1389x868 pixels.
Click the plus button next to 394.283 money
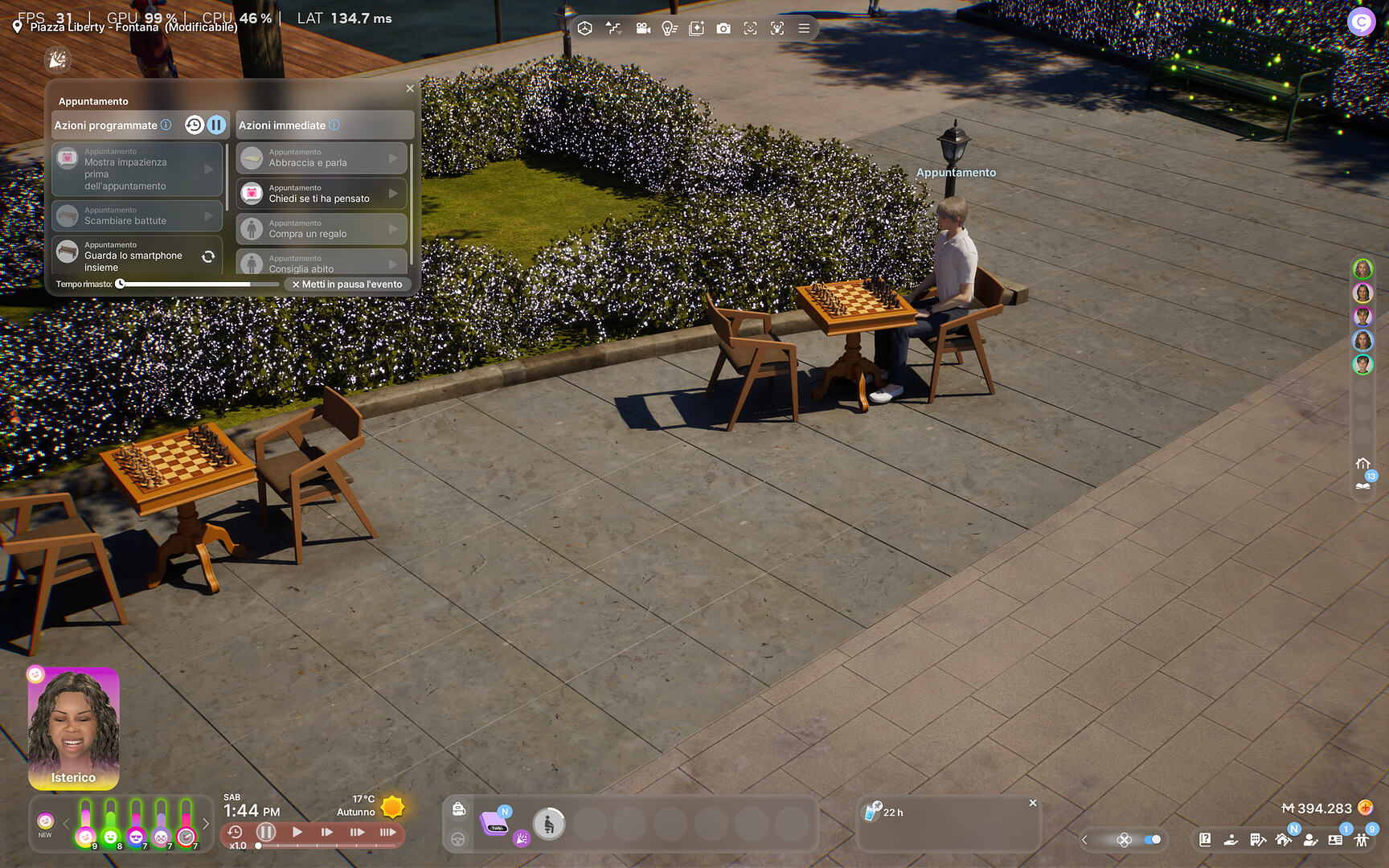pos(1366,809)
